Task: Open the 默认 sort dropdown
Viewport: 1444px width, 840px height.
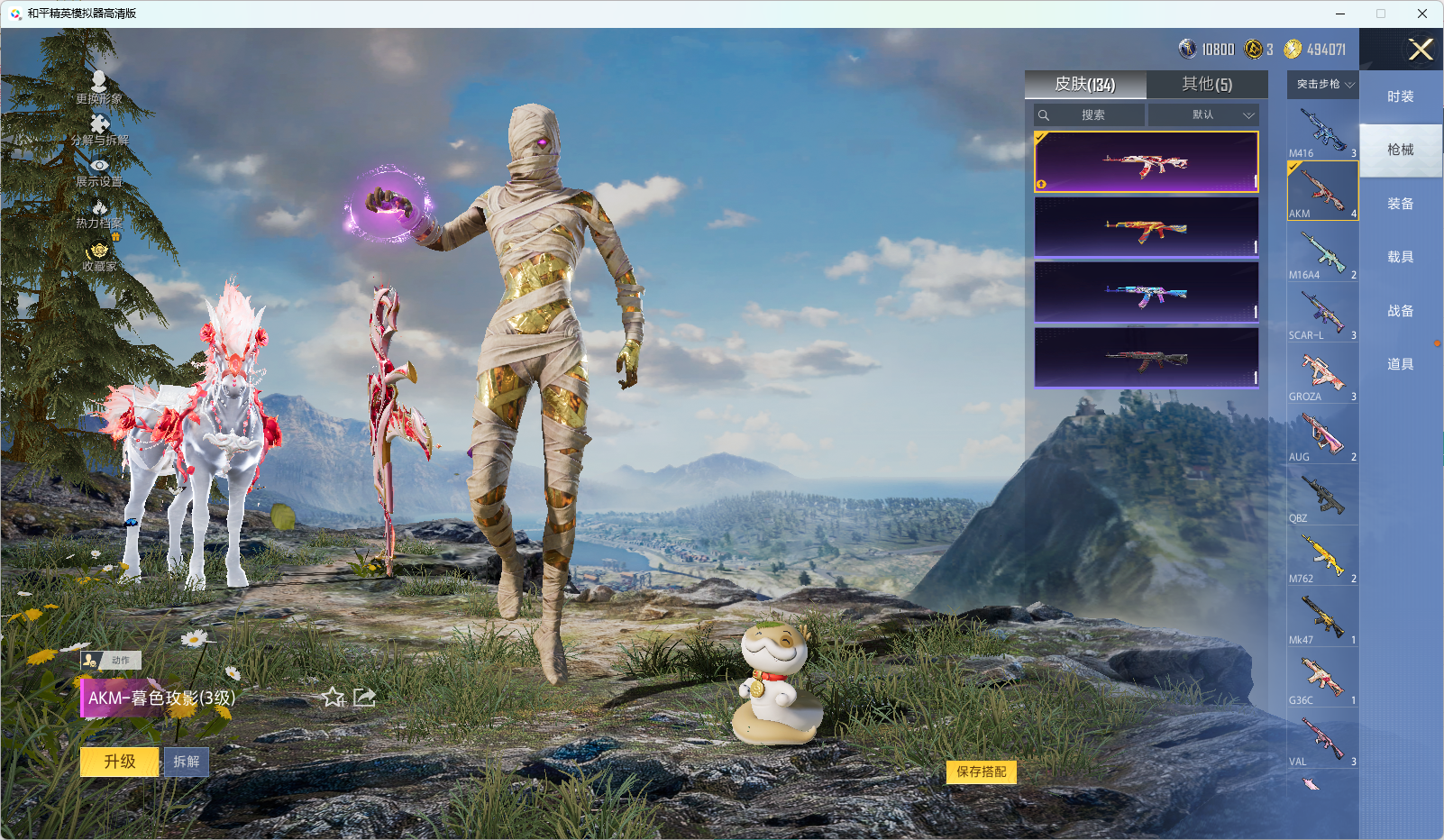Action: [x=1203, y=115]
